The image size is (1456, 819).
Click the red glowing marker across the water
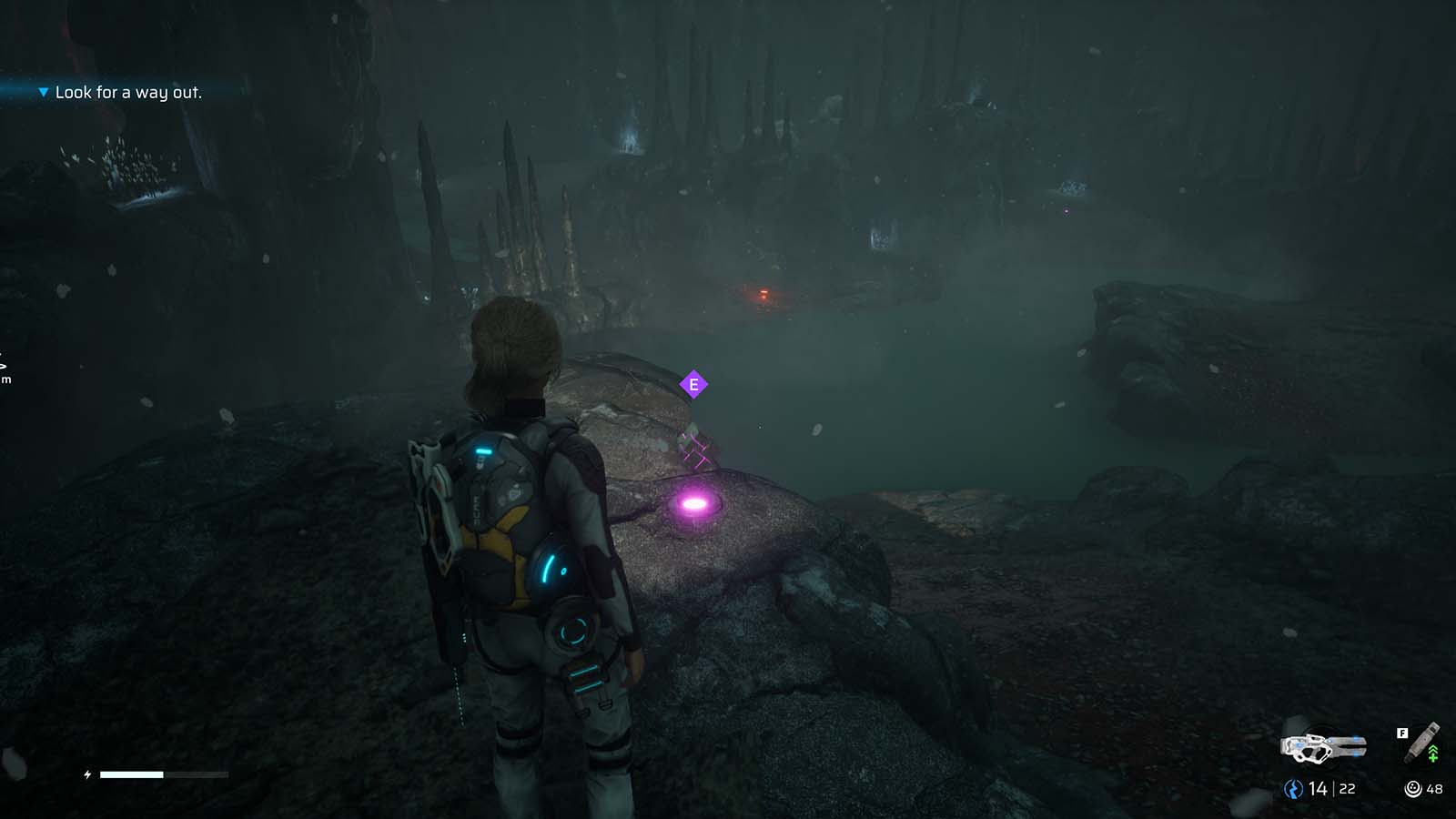[762, 292]
